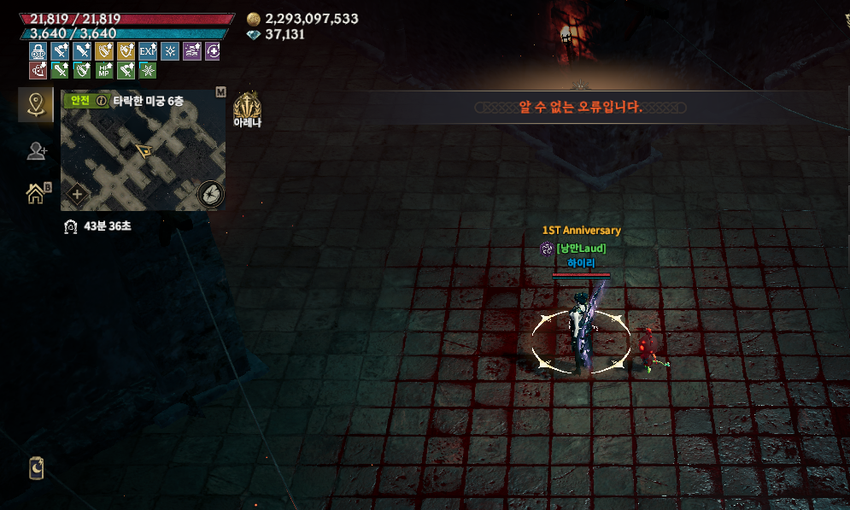Open the add friend icon
The image size is (850, 510).
36,151
